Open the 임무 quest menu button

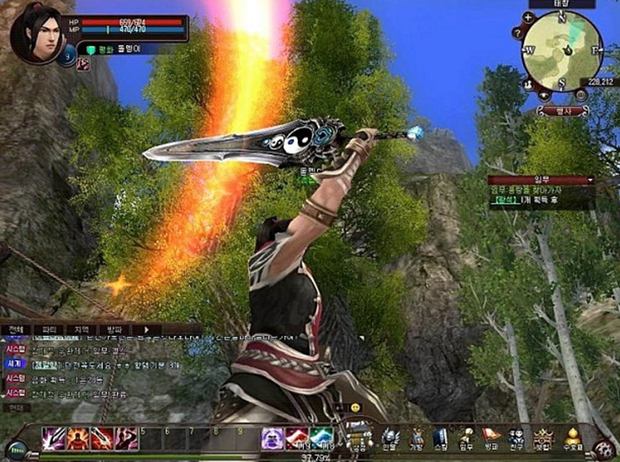pos(465,439)
